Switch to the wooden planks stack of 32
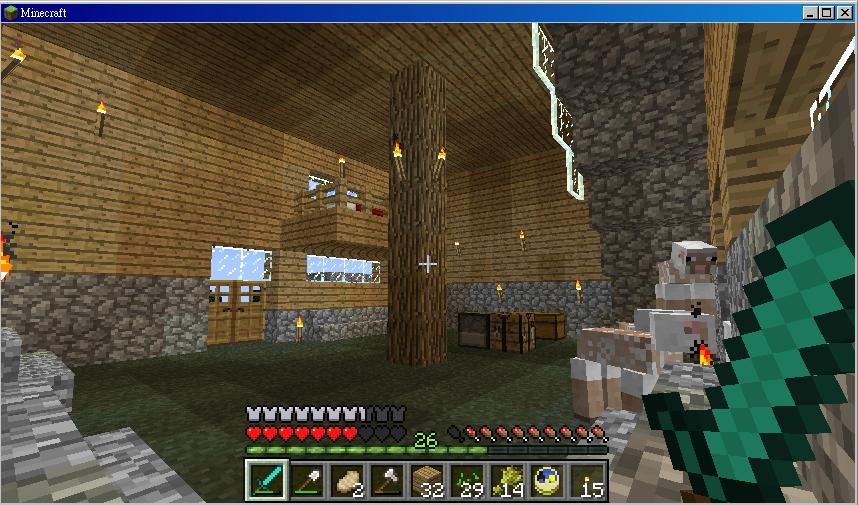Image resolution: width=858 pixels, height=505 pixels. (427, 481)
